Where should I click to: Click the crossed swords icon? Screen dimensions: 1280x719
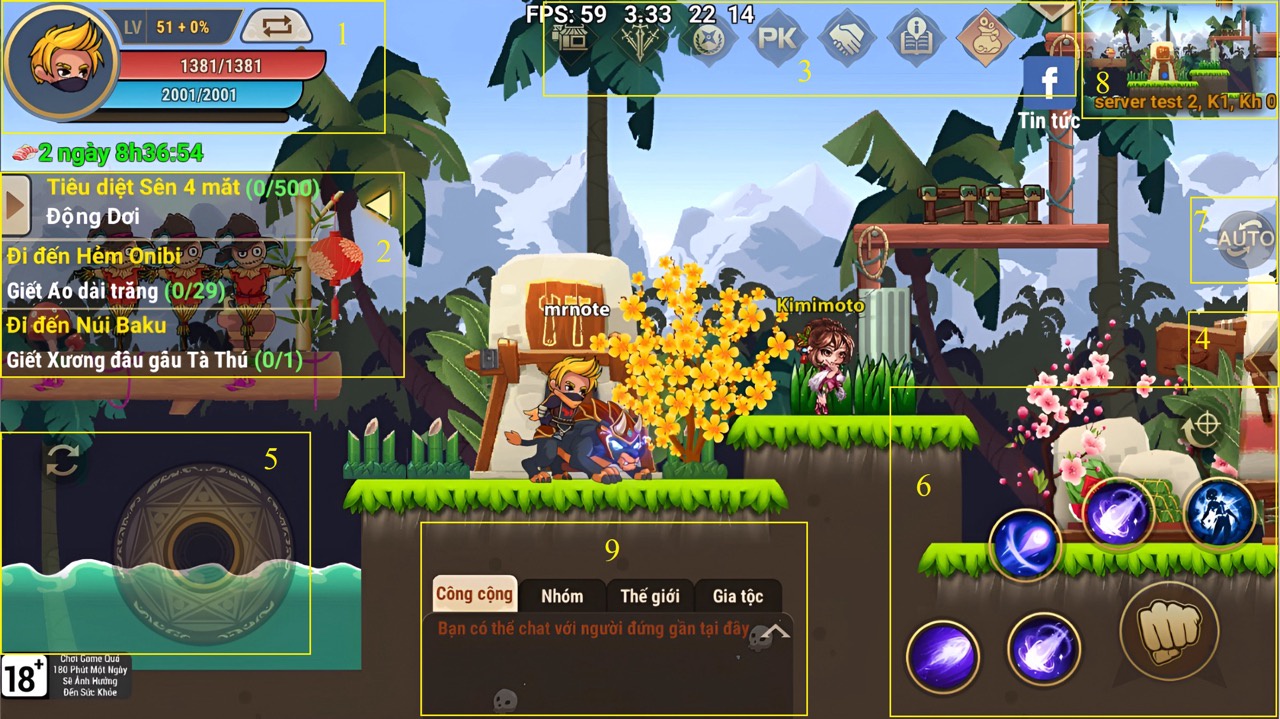639,40
